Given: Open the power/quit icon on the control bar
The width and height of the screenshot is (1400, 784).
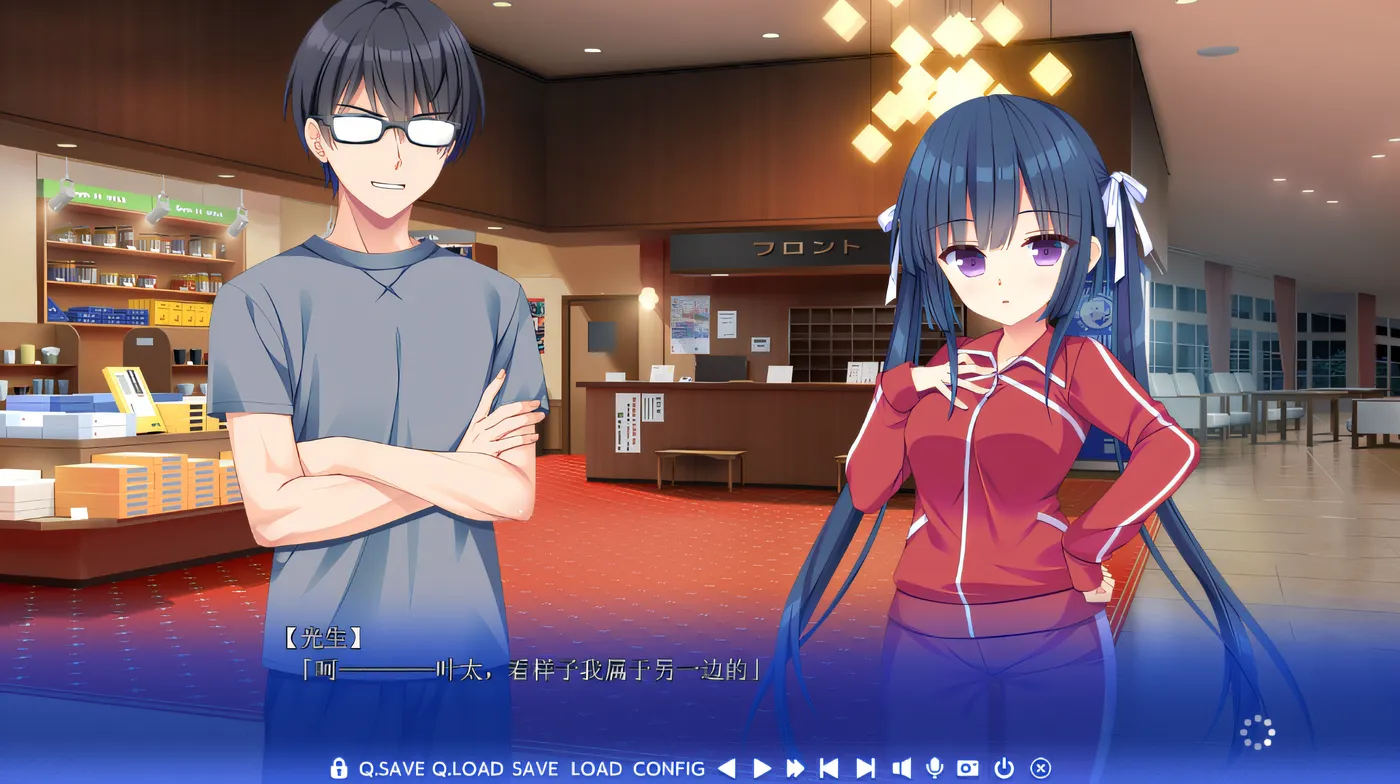Looking at the screenshot, I should coord(1003,768).
